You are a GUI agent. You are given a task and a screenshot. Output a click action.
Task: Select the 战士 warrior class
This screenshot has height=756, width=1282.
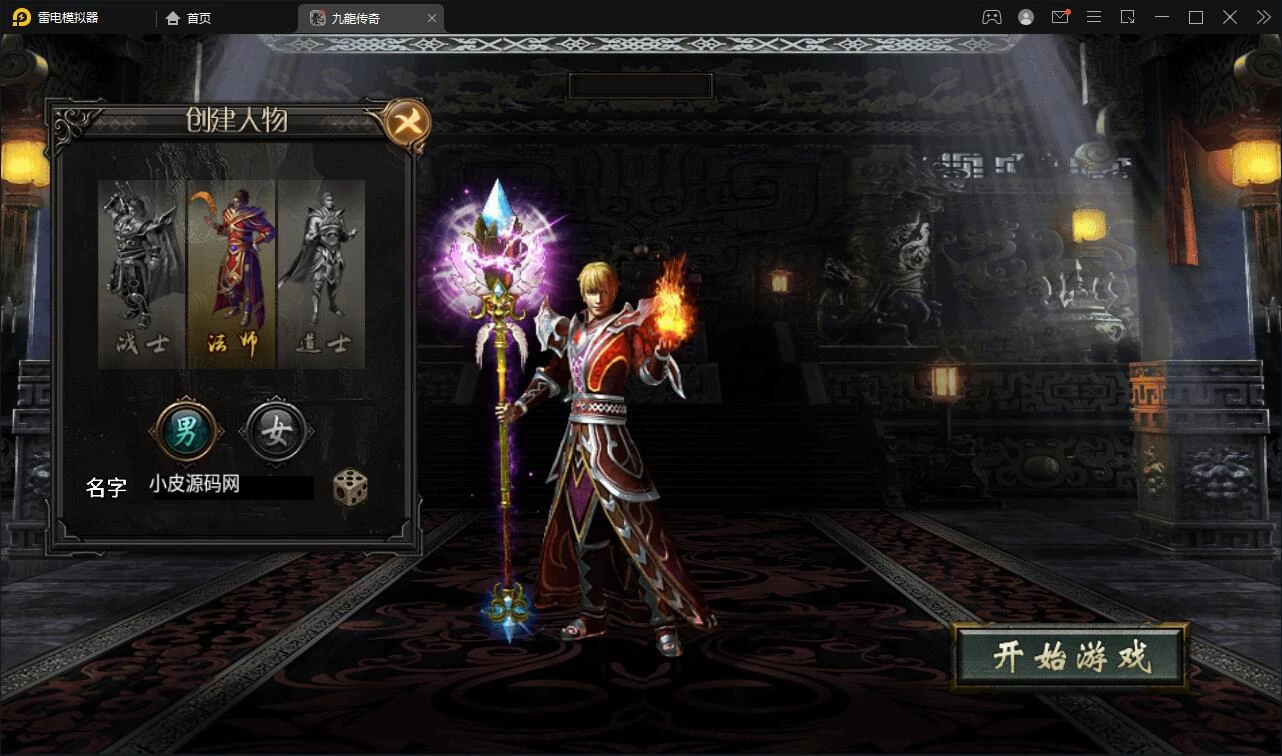tap(142, 272)
